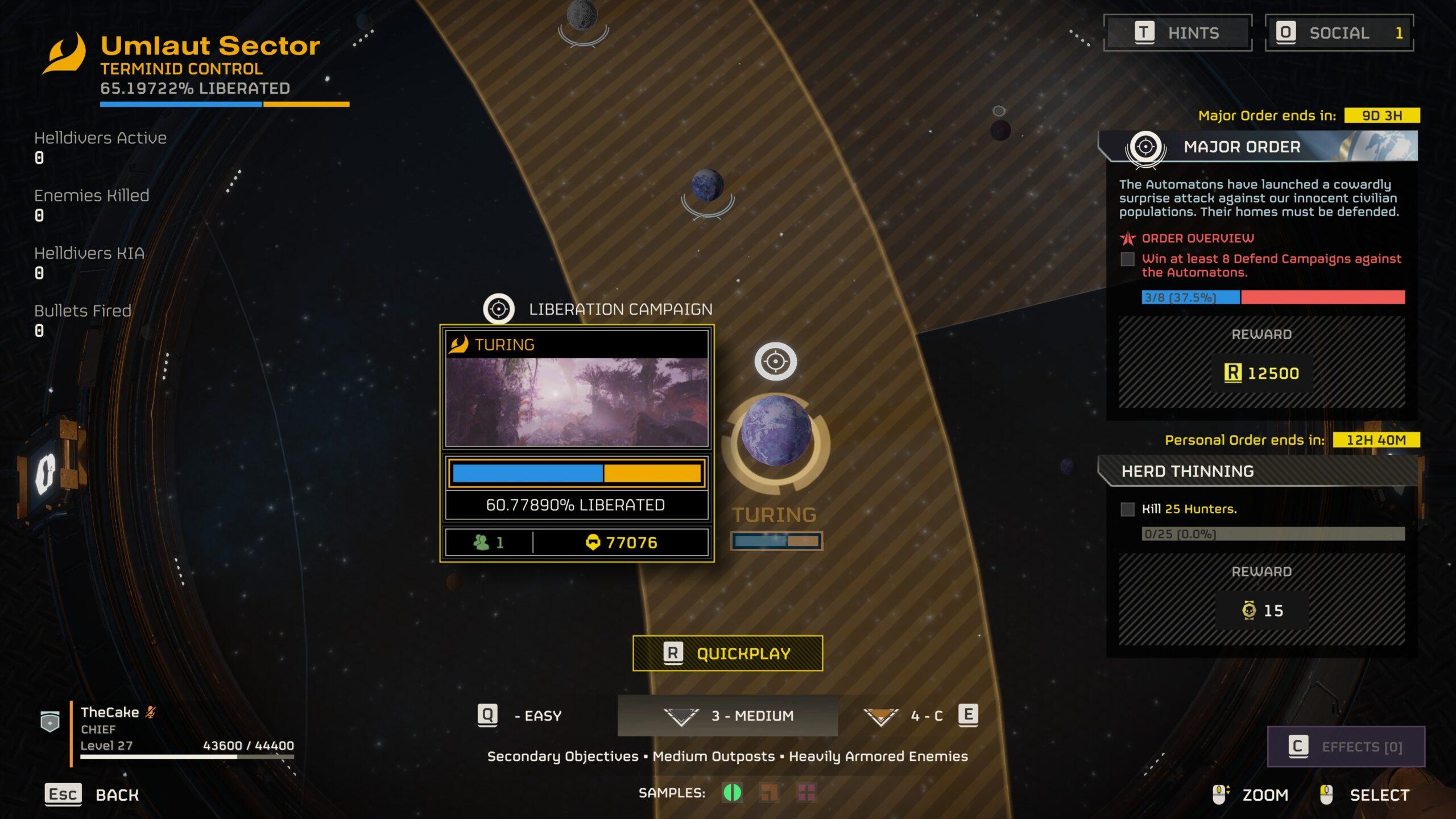Expand the Major Order header

(1258, 147)
